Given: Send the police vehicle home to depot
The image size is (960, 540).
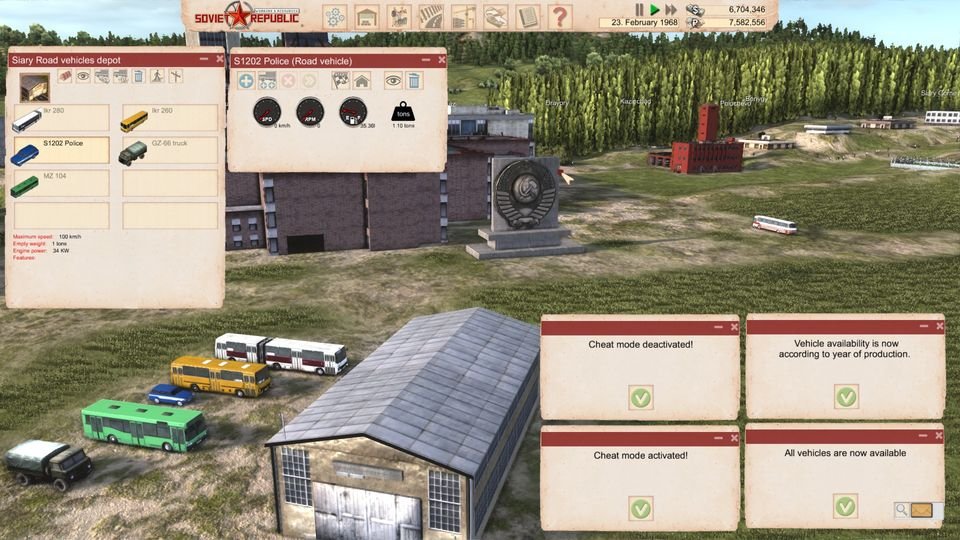Looking at the screenshot, I should 361,80.
